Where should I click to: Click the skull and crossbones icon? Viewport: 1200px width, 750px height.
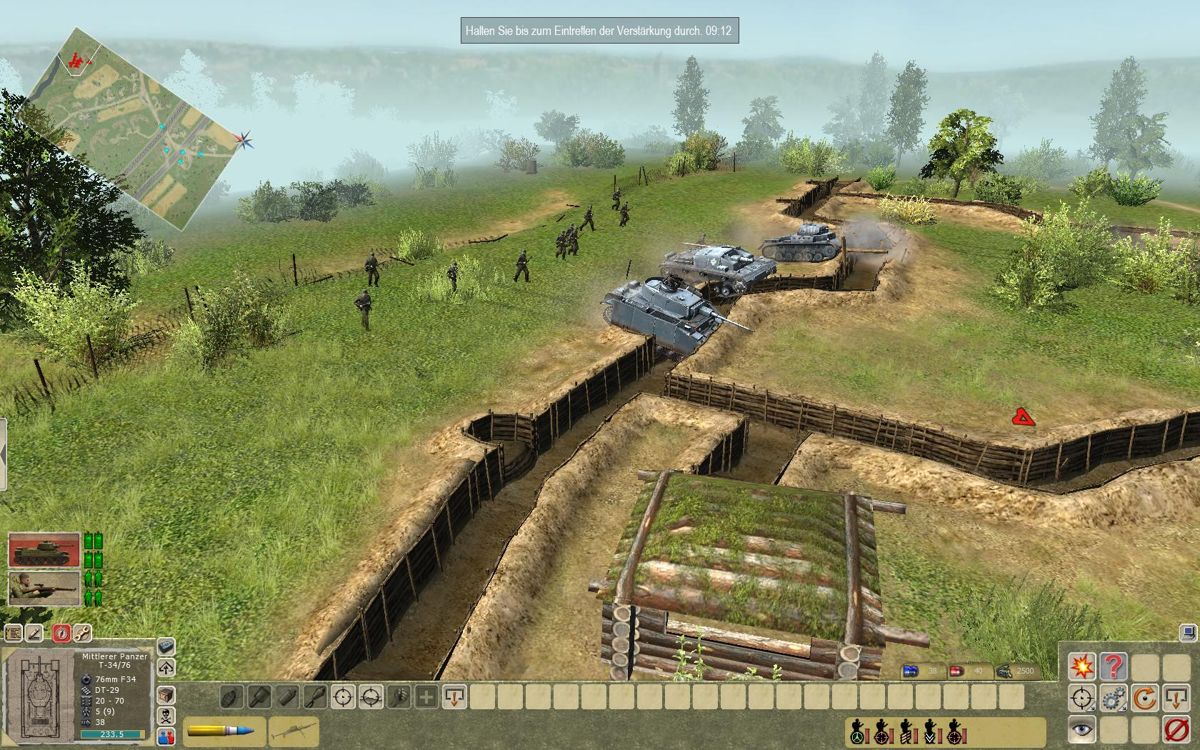166,716
